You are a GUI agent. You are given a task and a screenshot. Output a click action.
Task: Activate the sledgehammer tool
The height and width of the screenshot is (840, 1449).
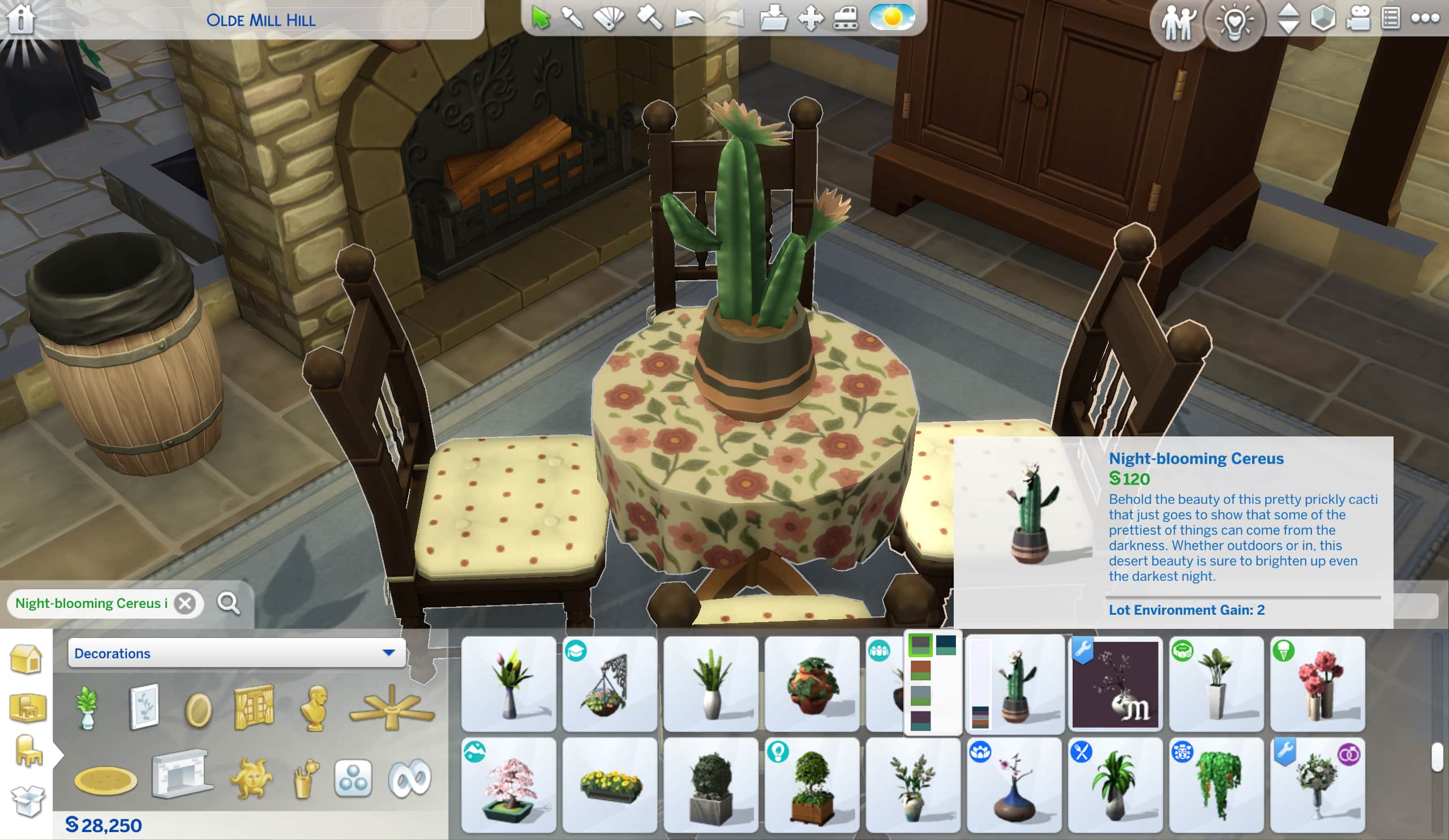(x=649, y=19)
